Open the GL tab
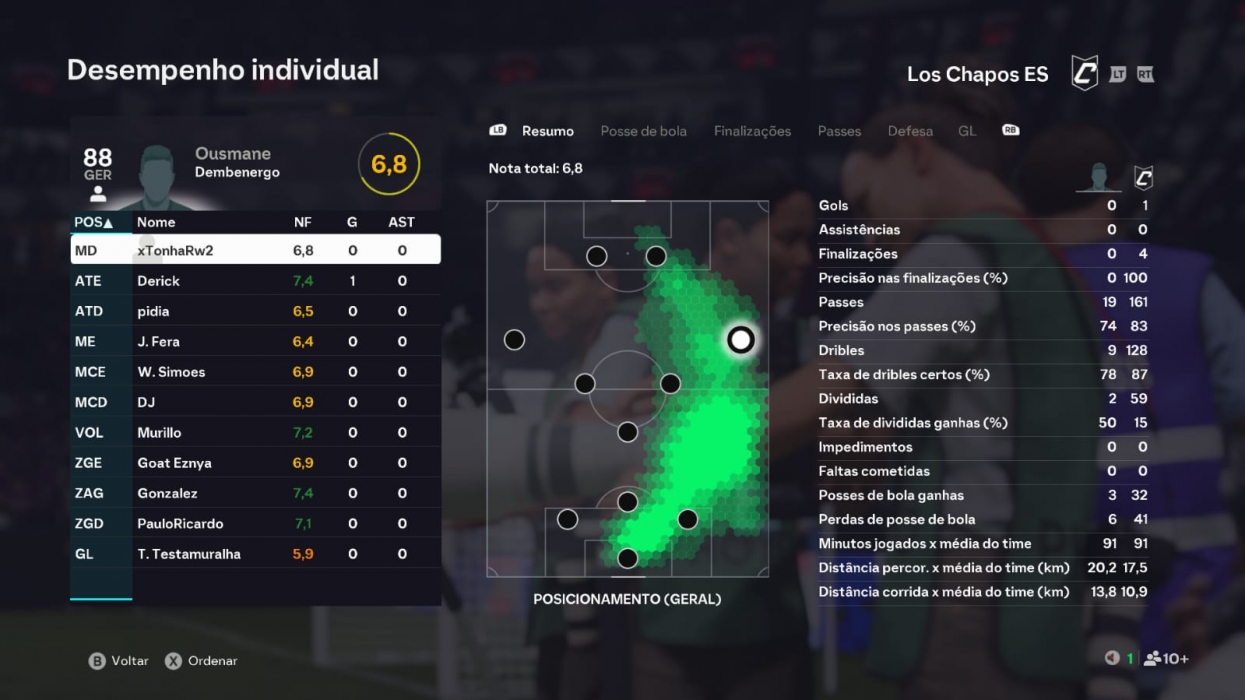Screen dimensions: 1245x700 [967, 131]
